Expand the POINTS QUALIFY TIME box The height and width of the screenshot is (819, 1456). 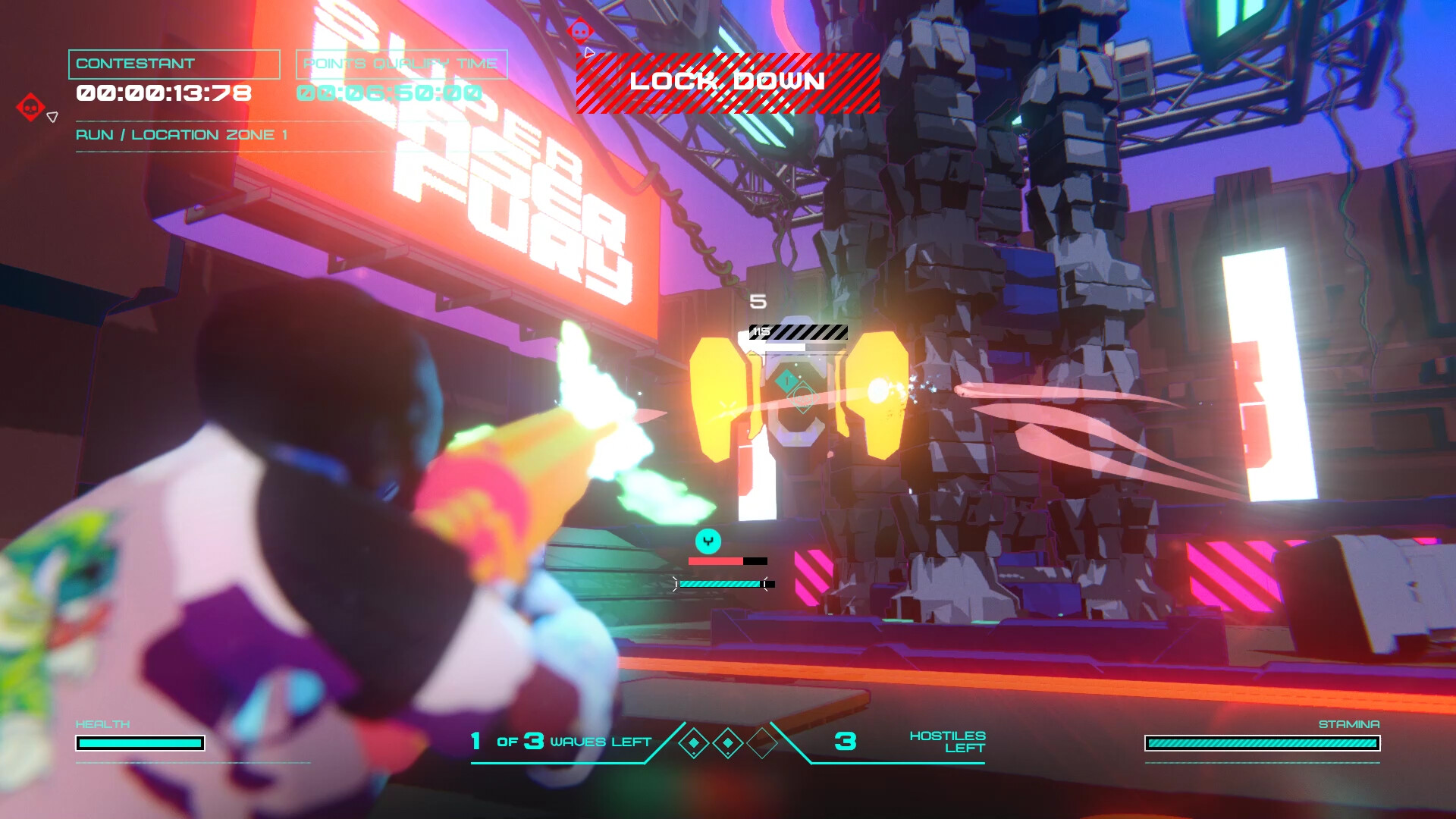pyautogui.click(x=401, y=64)
